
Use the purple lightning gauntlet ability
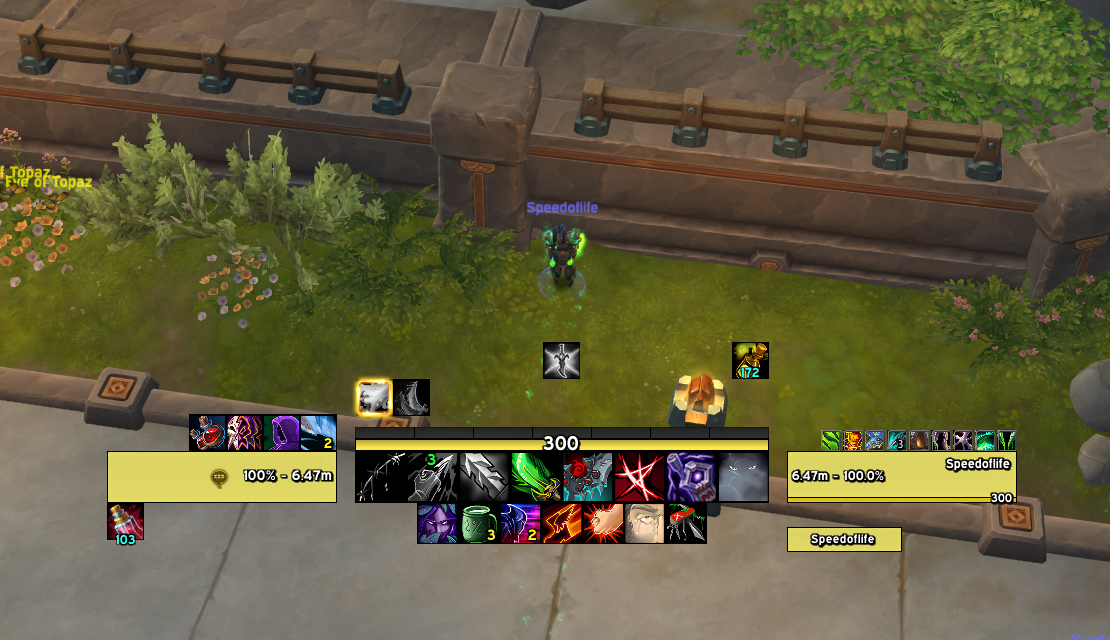coord(692,477)
